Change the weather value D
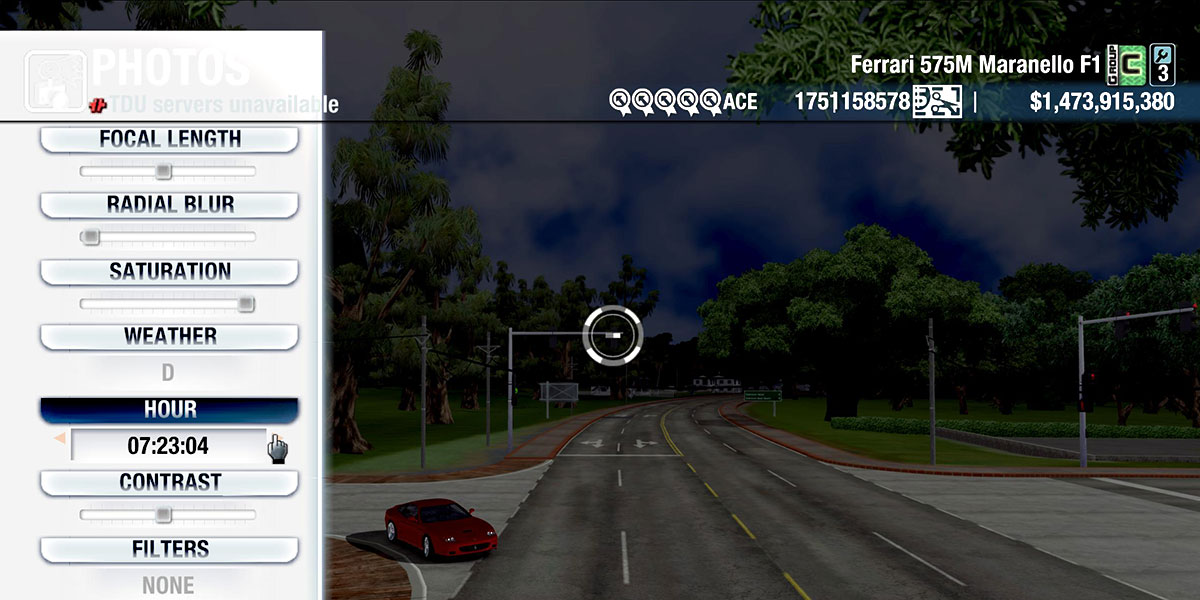The image size is (1200, 600). pyautogui.click(x=168, y=373)
